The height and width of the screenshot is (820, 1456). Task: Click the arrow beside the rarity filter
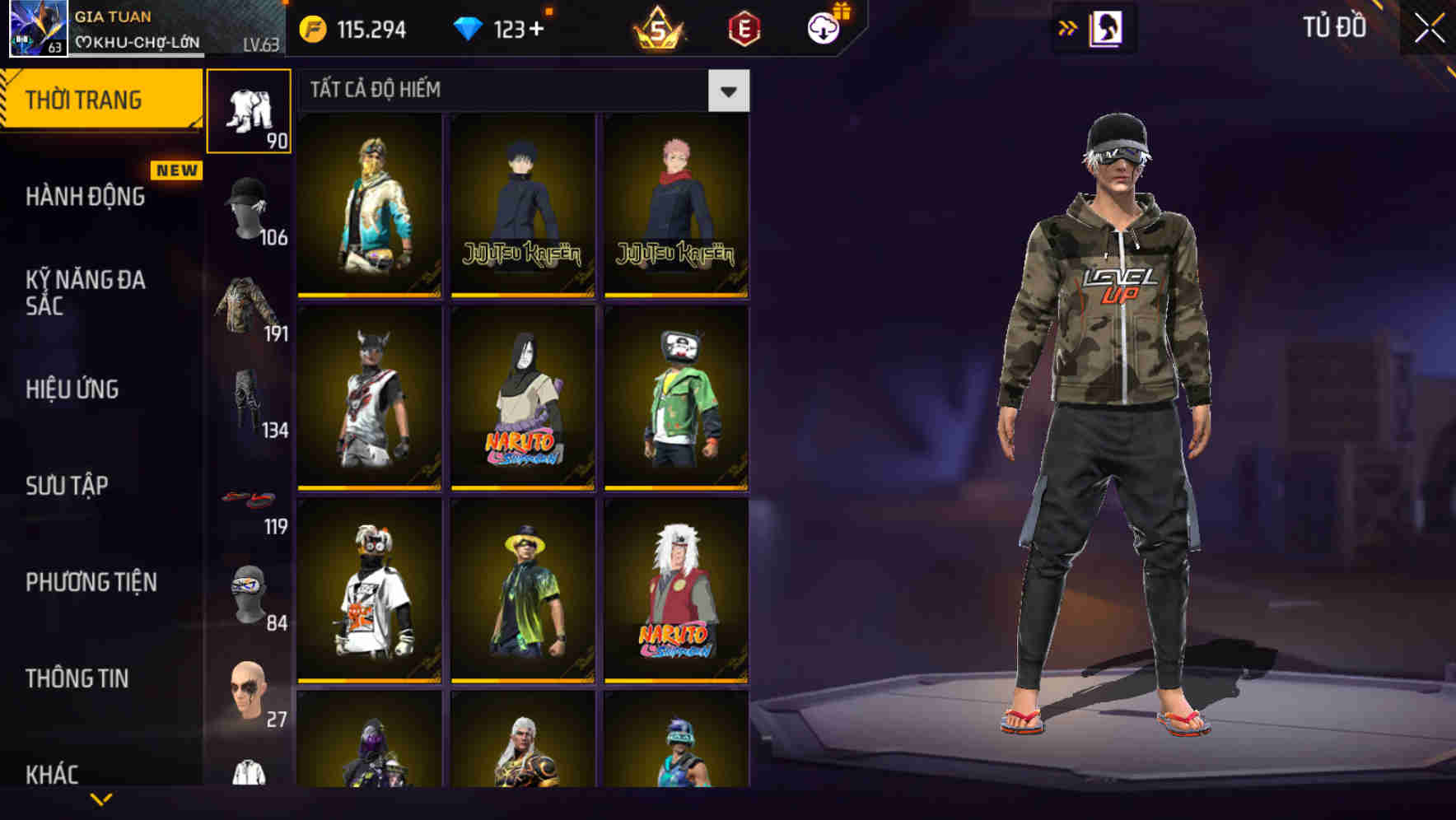[728, 91]
